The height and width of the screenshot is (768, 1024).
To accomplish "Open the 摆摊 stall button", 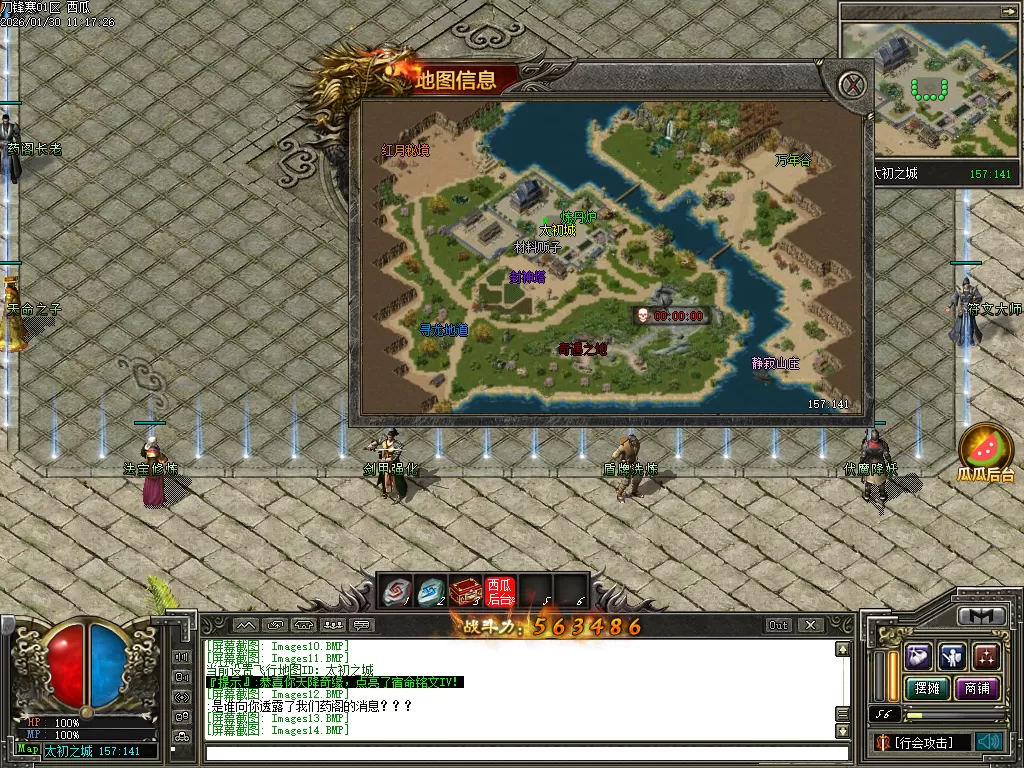I will point(925,688).
